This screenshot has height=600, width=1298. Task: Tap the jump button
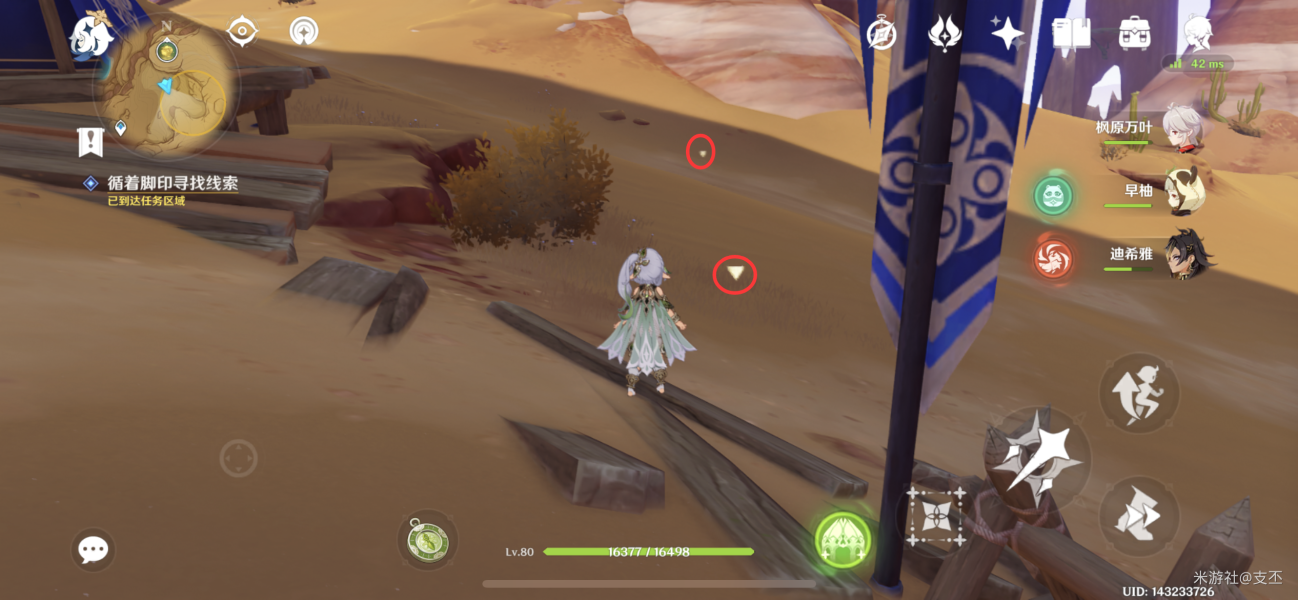(x=1140, y=392)
